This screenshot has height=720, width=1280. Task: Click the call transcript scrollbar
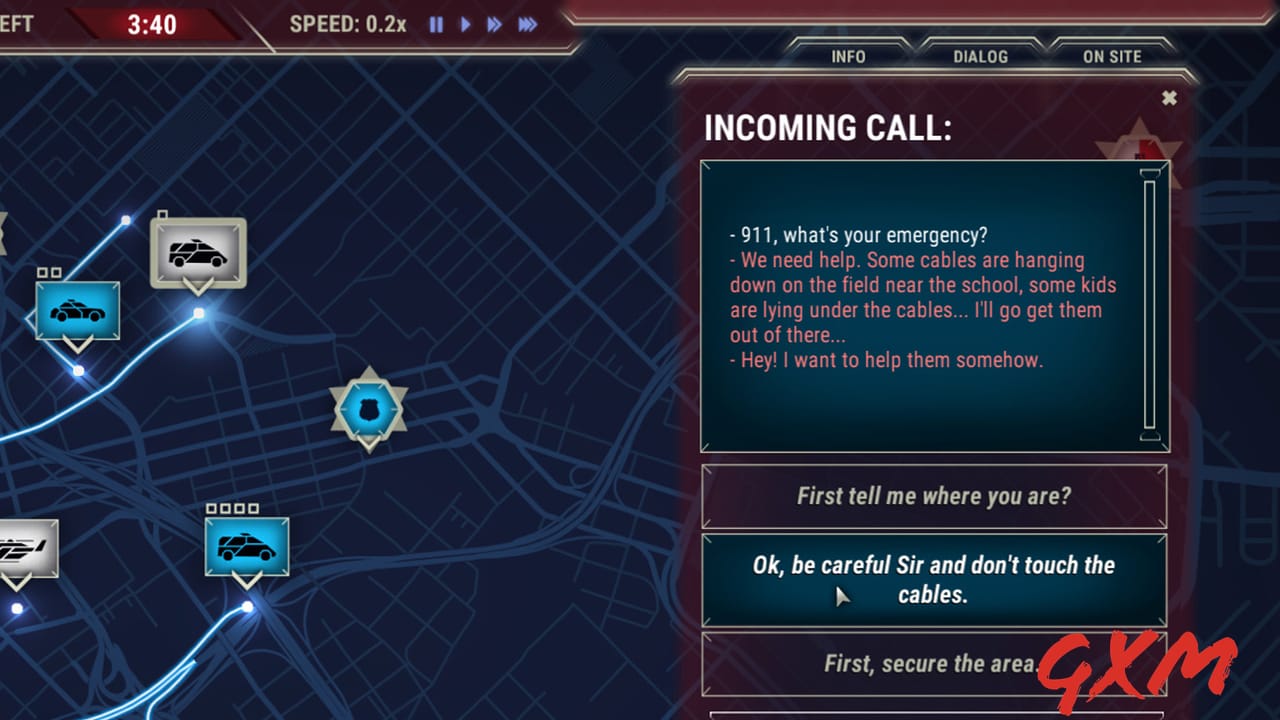click(x=1148, y=305)
